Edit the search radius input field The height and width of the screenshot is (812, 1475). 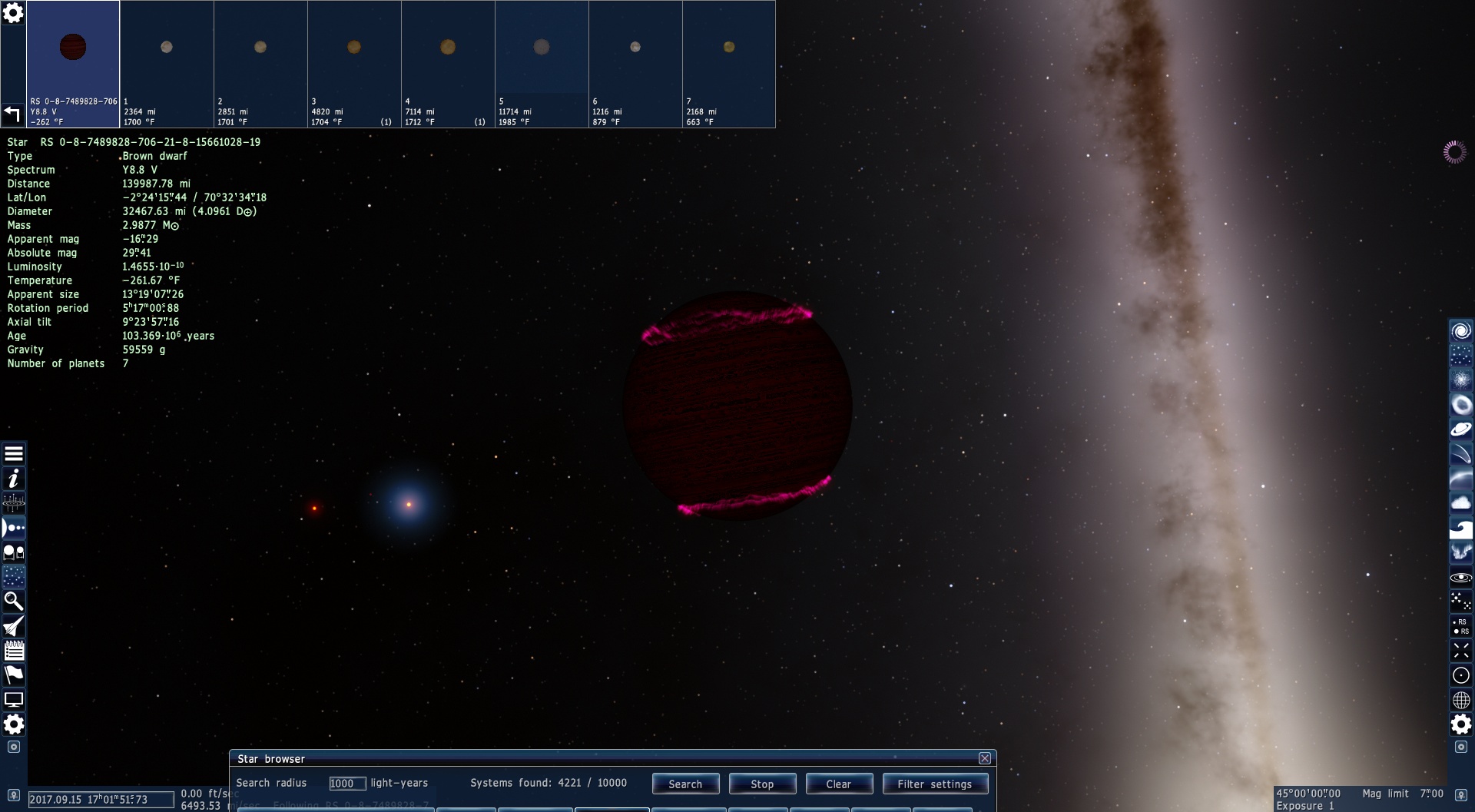[347, 784]
